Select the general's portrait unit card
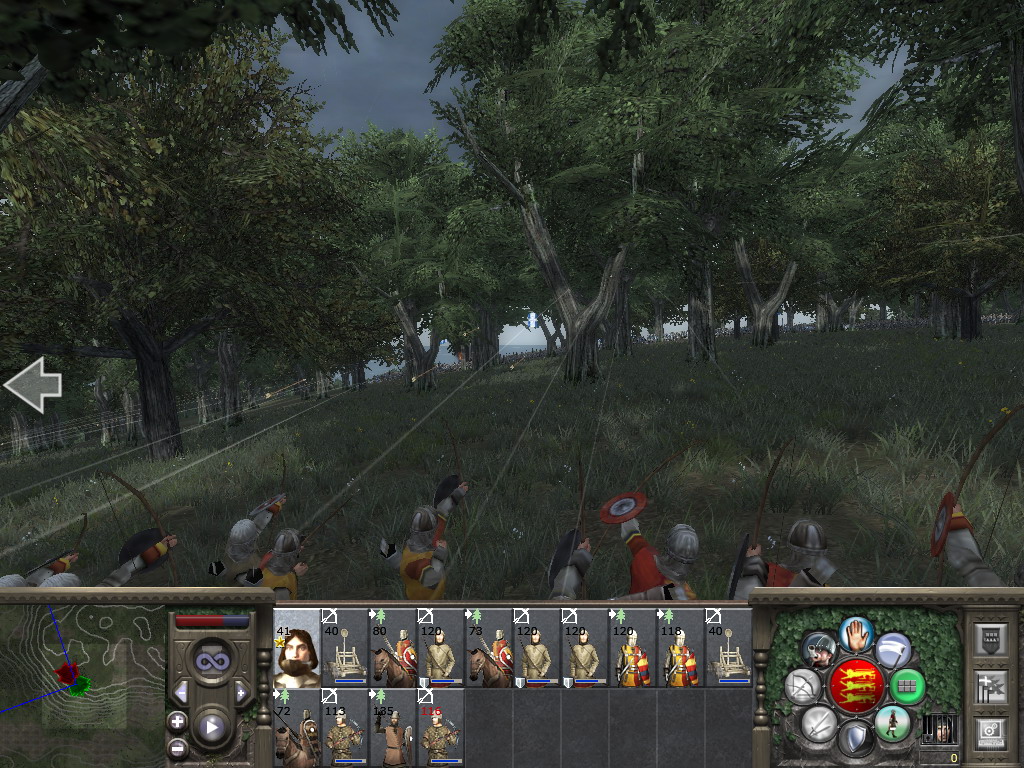 [x=296, y=647]
